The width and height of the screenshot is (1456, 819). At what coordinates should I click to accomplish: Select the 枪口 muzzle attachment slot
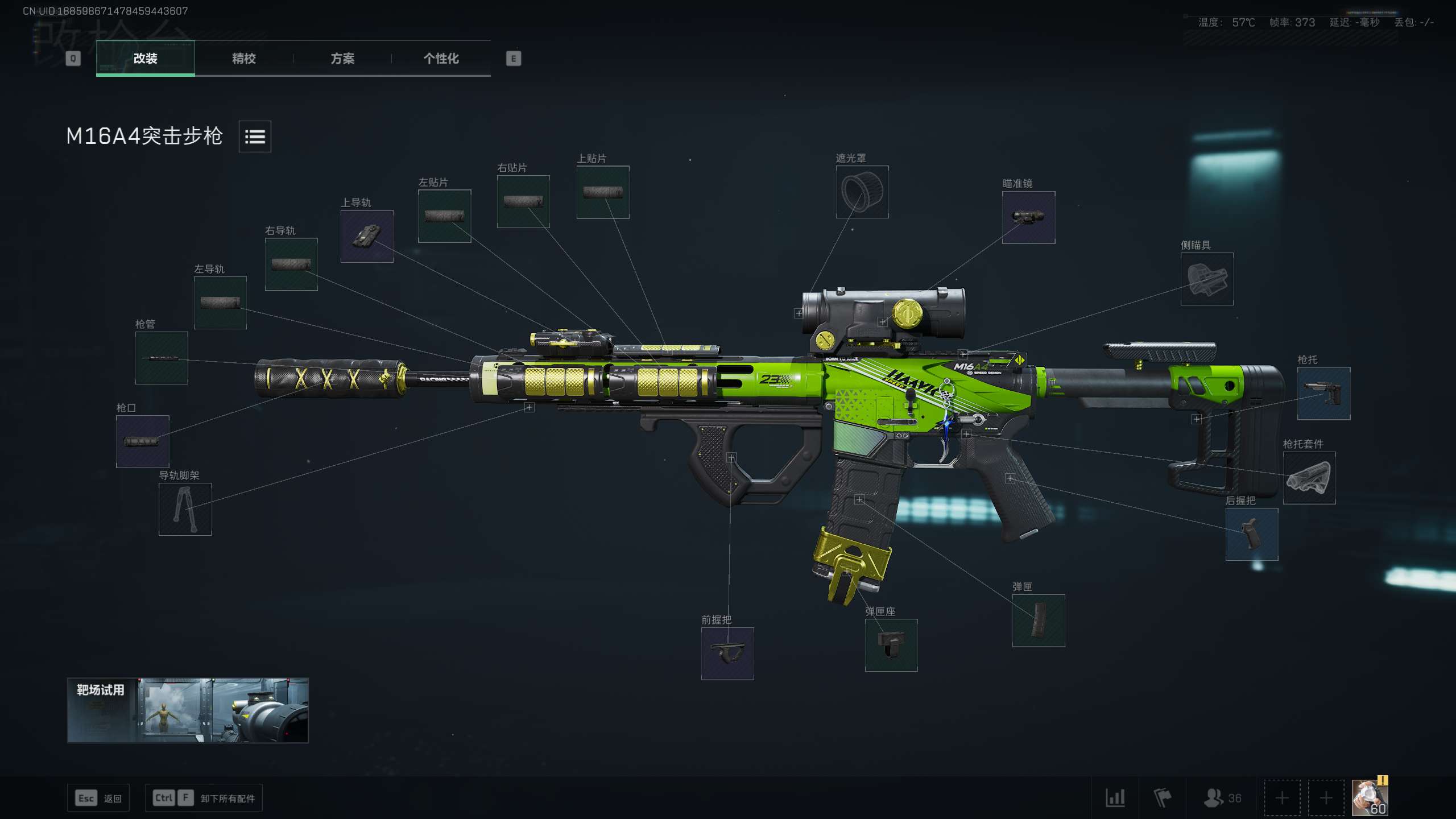[143, 441]
